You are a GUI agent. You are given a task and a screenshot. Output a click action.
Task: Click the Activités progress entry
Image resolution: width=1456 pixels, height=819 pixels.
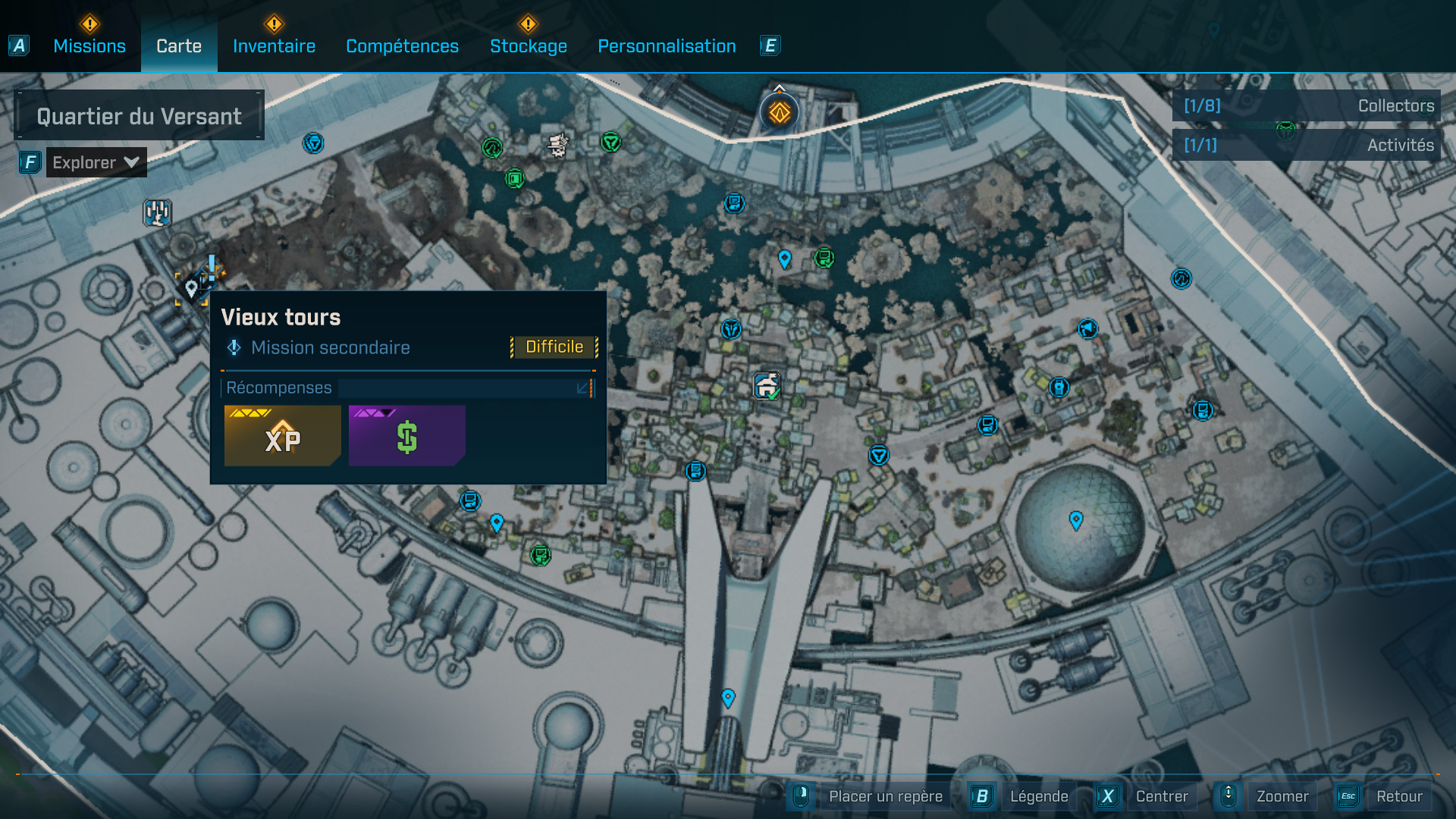point(1307,145)
